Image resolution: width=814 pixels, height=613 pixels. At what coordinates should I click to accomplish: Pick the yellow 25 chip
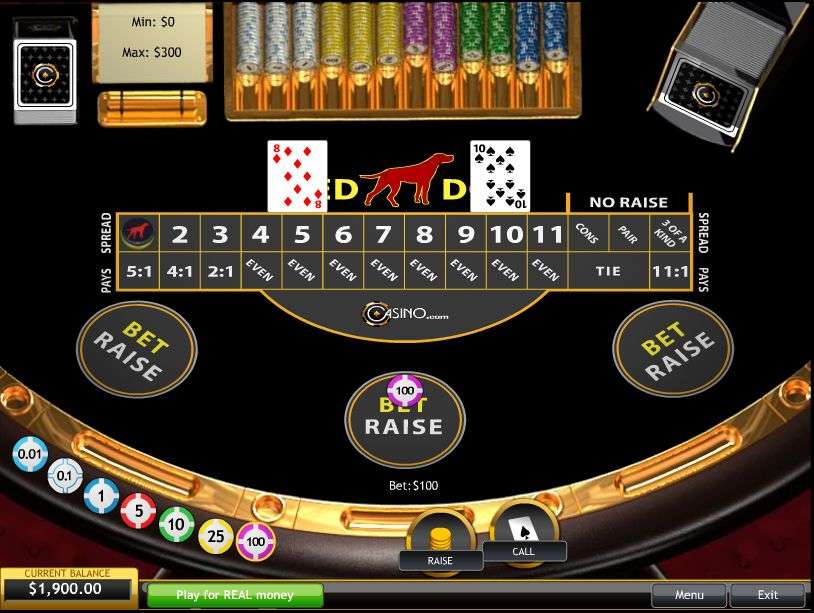(x=215, y=537)
